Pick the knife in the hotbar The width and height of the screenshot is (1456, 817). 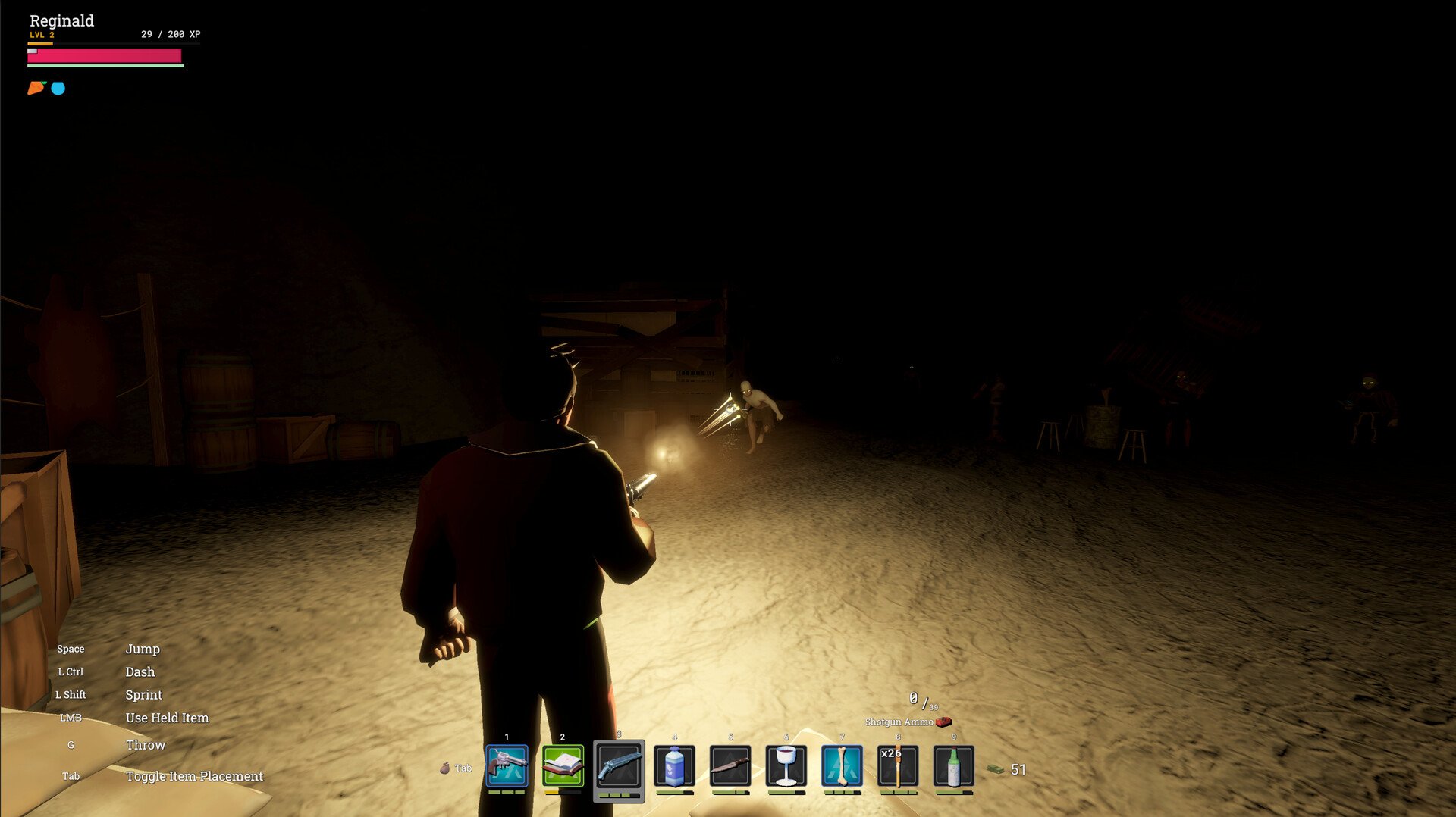730,766
